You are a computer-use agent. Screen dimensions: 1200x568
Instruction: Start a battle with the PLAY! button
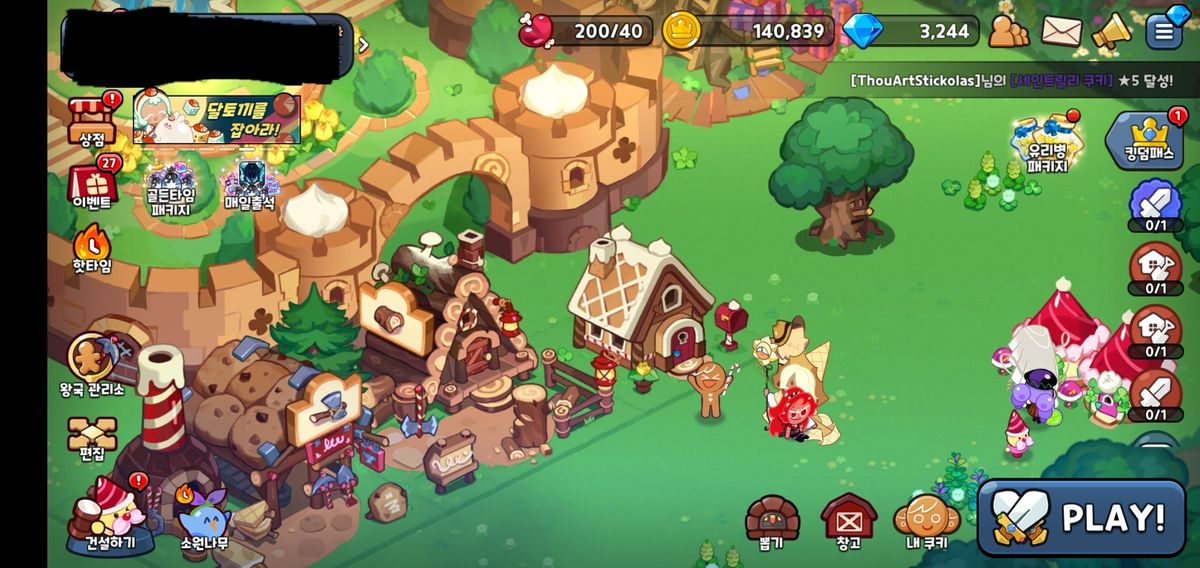[x=1081, y=517]
